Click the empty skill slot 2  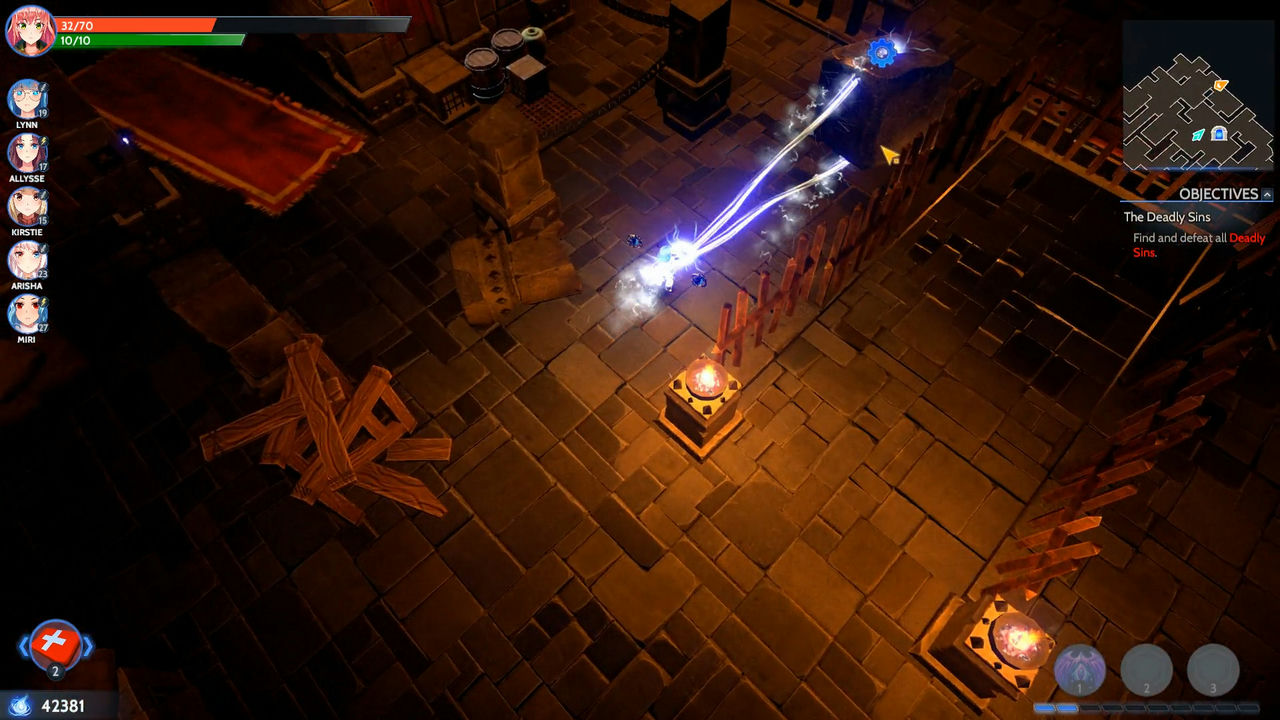point(1147,668)
